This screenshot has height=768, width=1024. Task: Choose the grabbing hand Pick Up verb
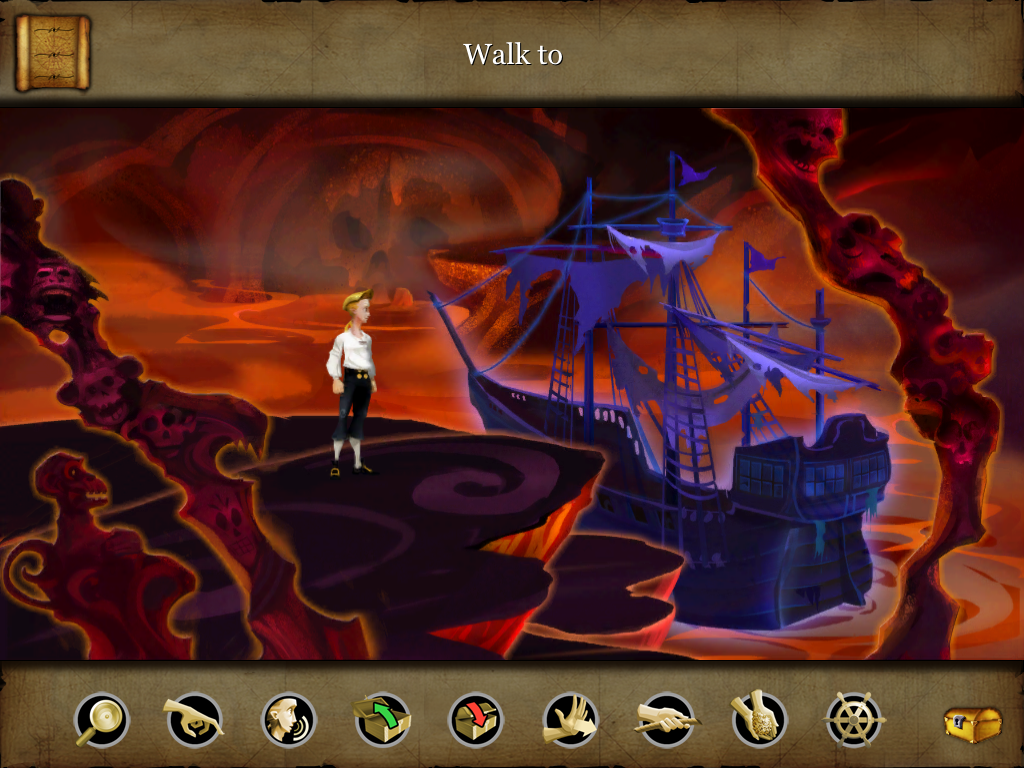pyautogui.click(x=194, y=720)
